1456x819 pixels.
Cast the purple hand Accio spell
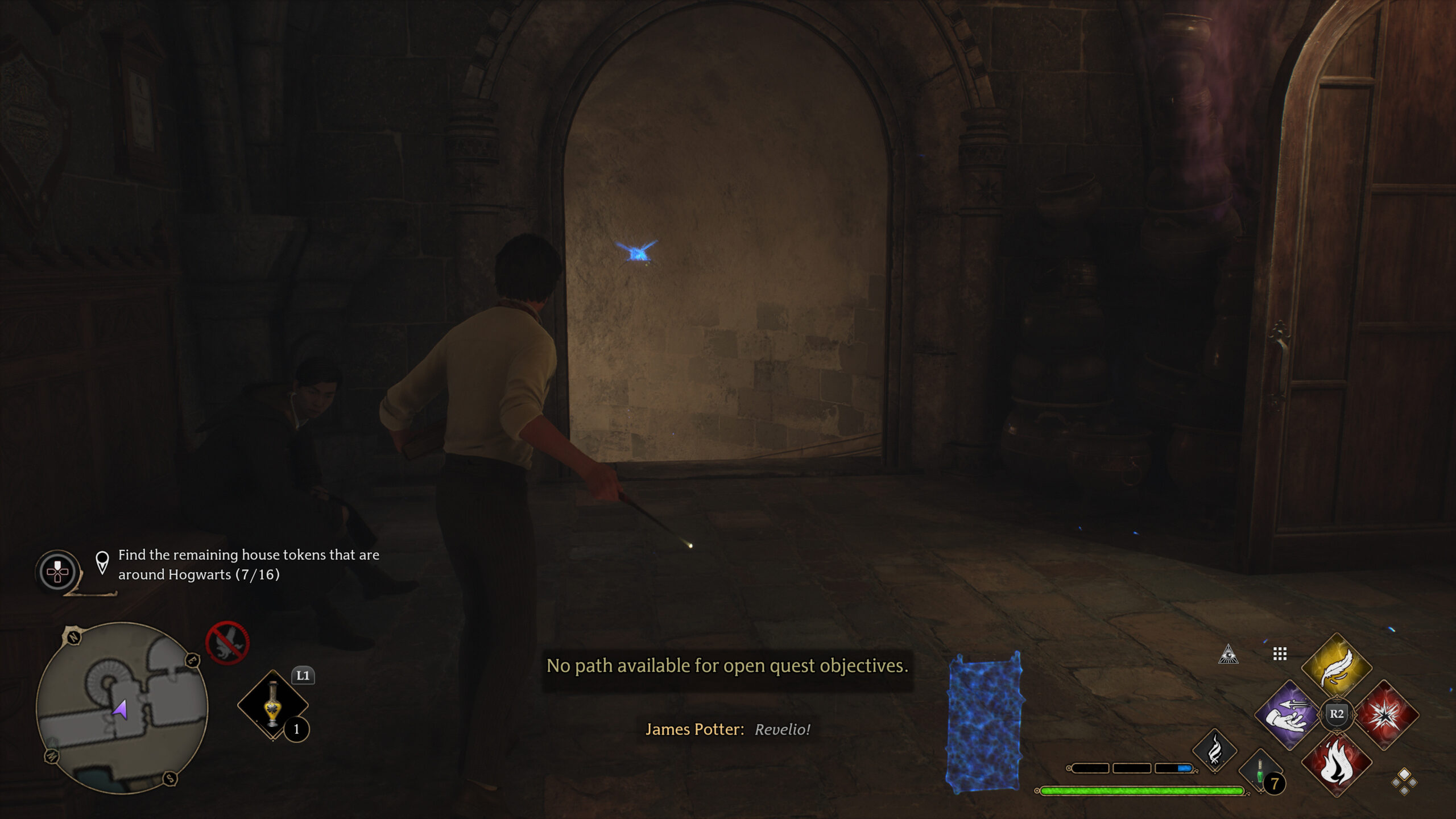(x=1289, y=715)
